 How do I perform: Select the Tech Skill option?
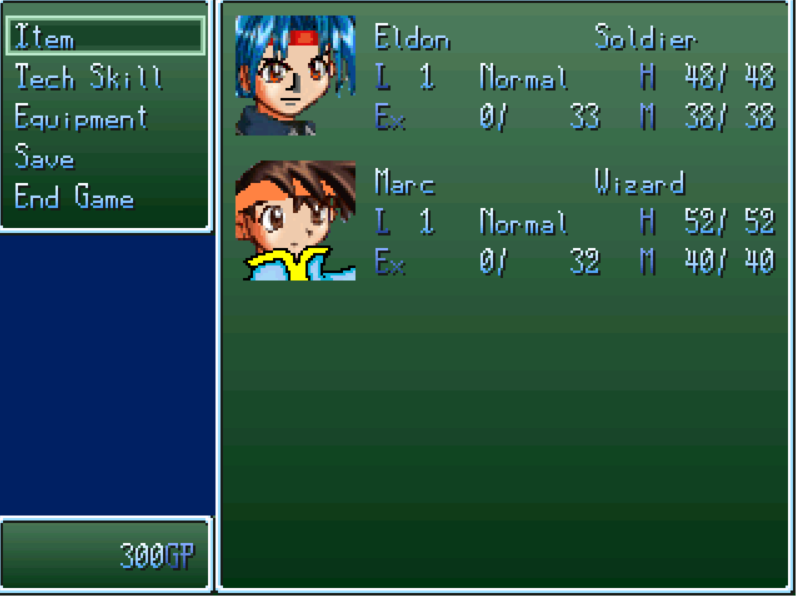tap(88, 78)
